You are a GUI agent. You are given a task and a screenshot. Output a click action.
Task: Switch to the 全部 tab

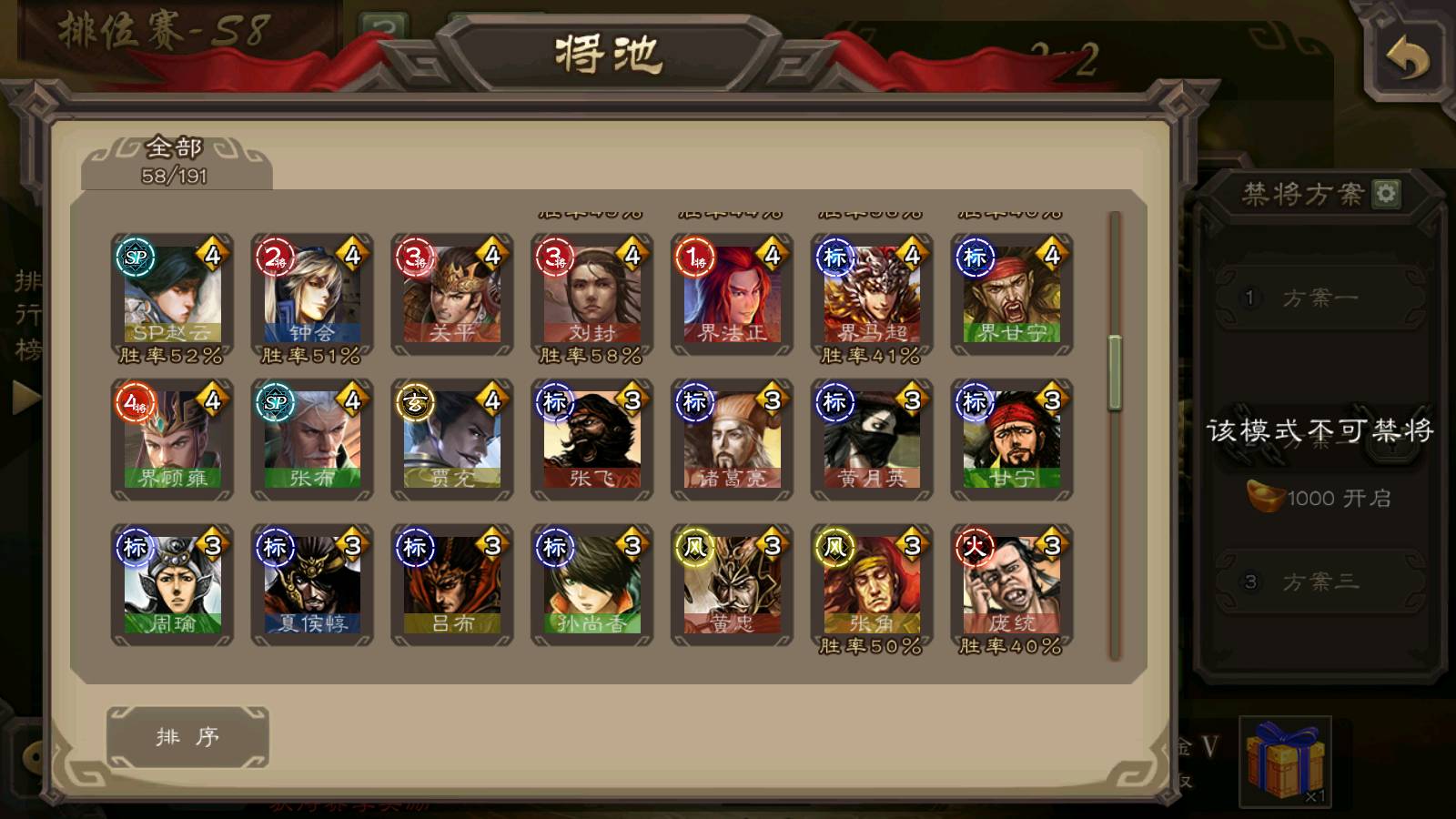tap(175, 160)
